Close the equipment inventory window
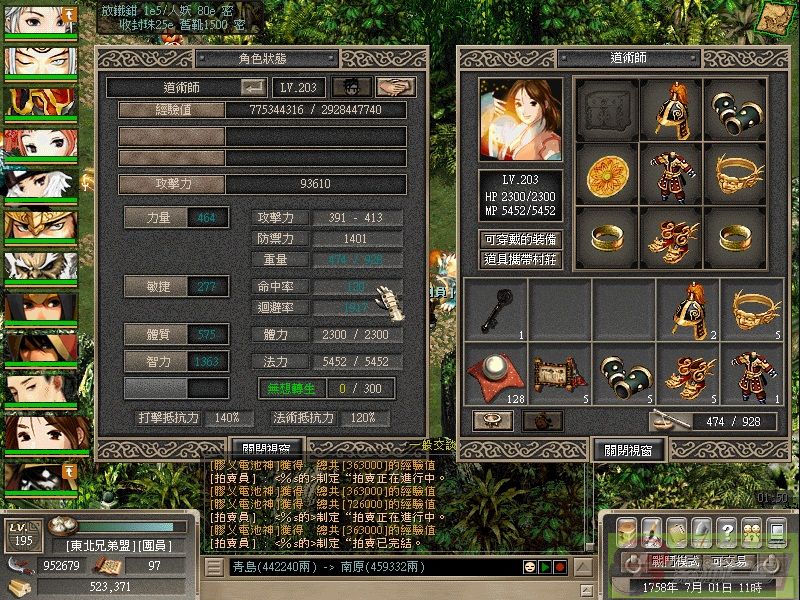Image resolution: width=800 pixels, height=600 pixels. click(x=628, y=450)
